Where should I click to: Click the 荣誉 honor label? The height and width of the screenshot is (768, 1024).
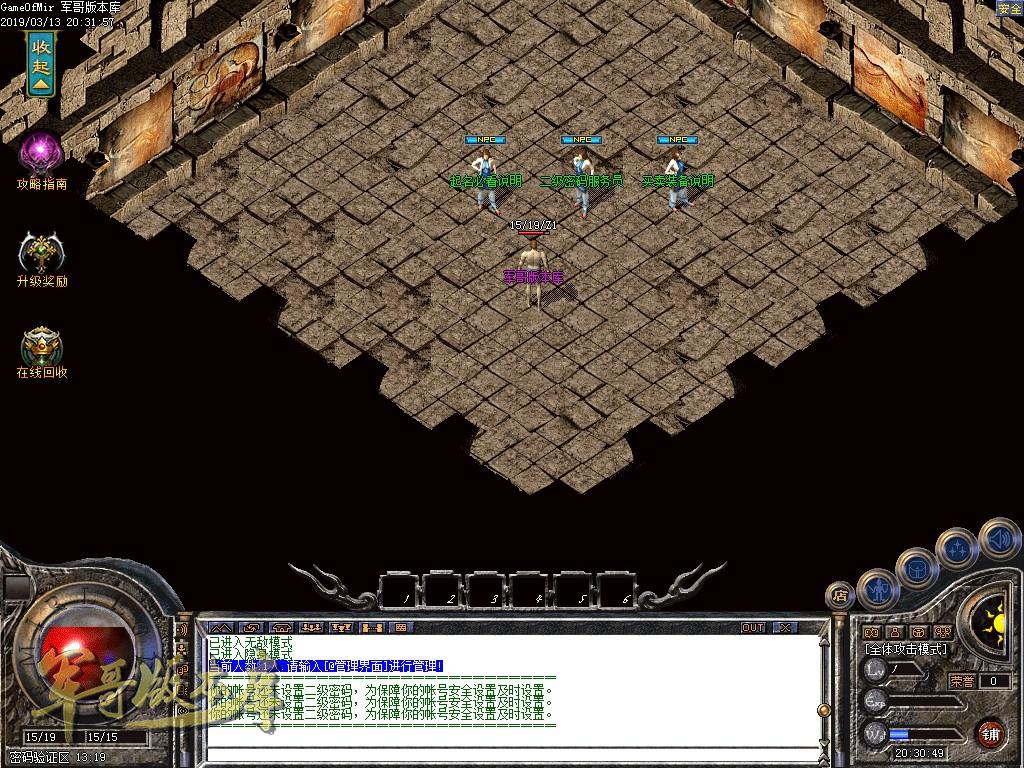point(962,681)
